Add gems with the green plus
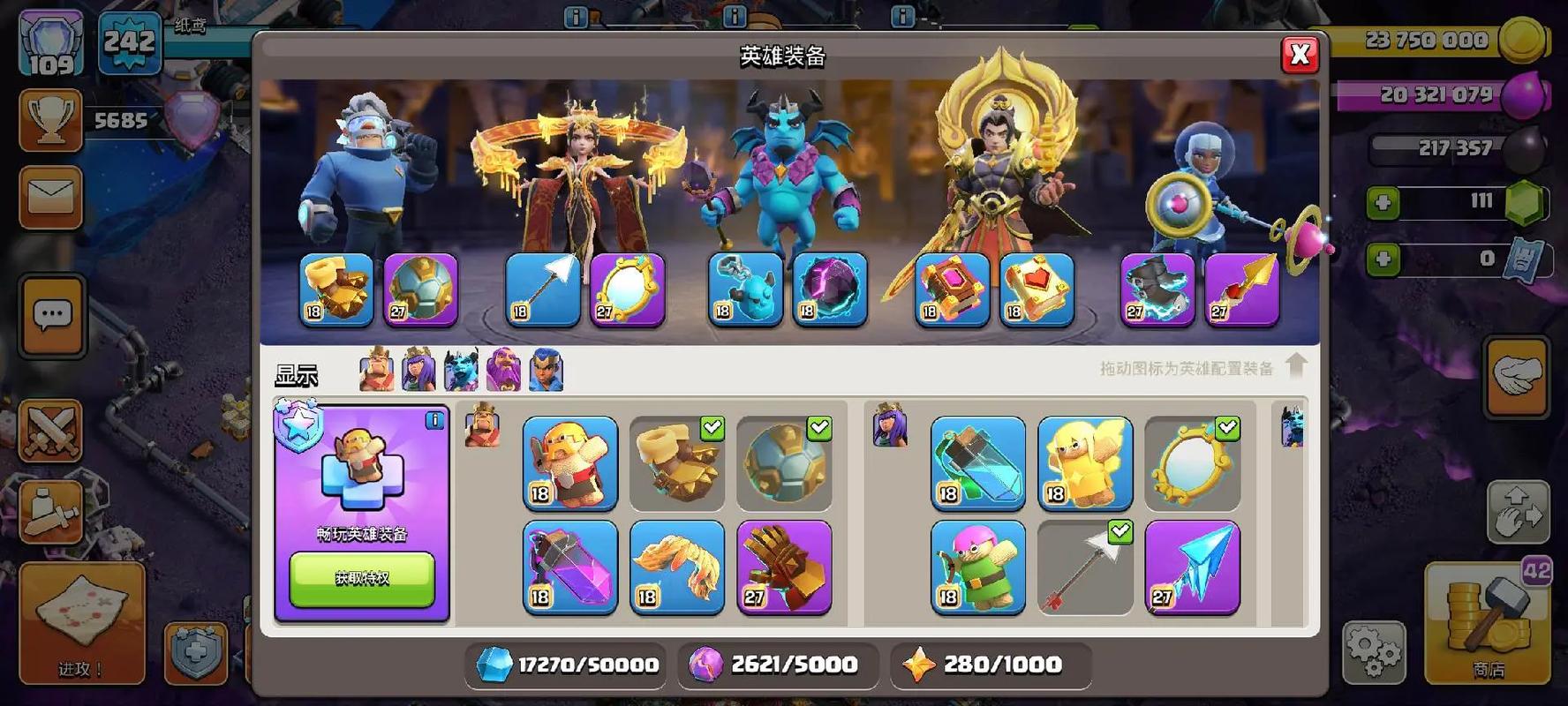The image size is (1568, 706). [1383, 203]
